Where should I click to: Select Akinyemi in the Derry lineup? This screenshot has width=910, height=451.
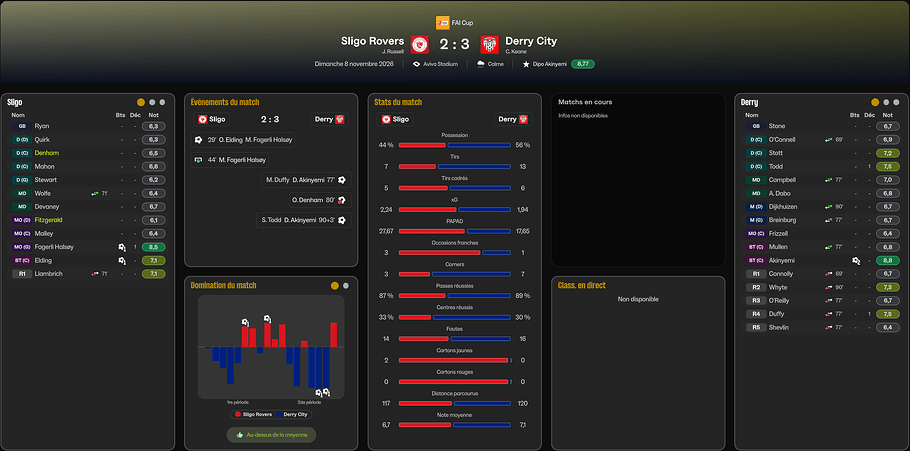point(782,260)
